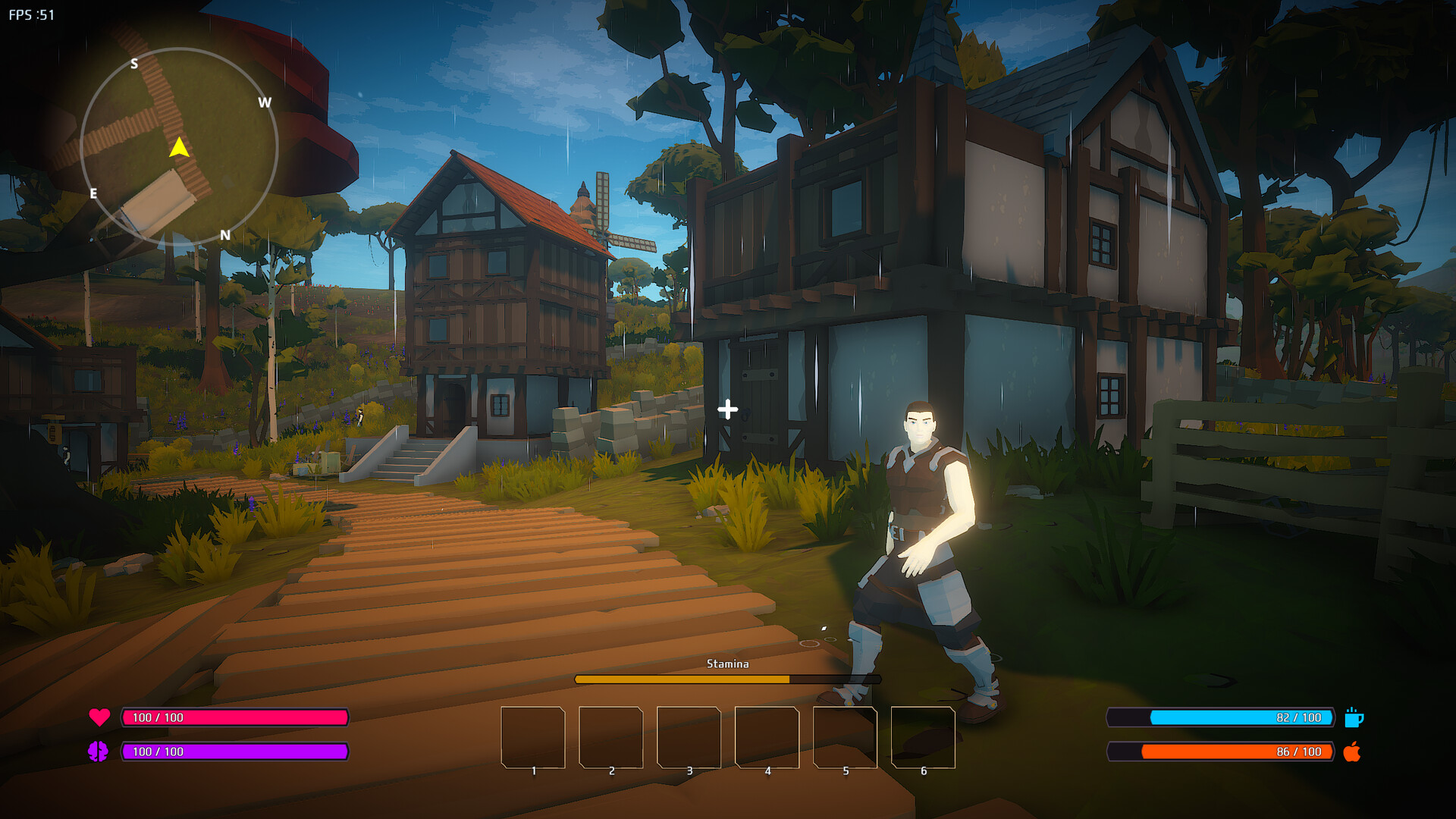Select hotbar slot 3
The width and height of the screenshot is (1456, 819).
coord(689,738)
